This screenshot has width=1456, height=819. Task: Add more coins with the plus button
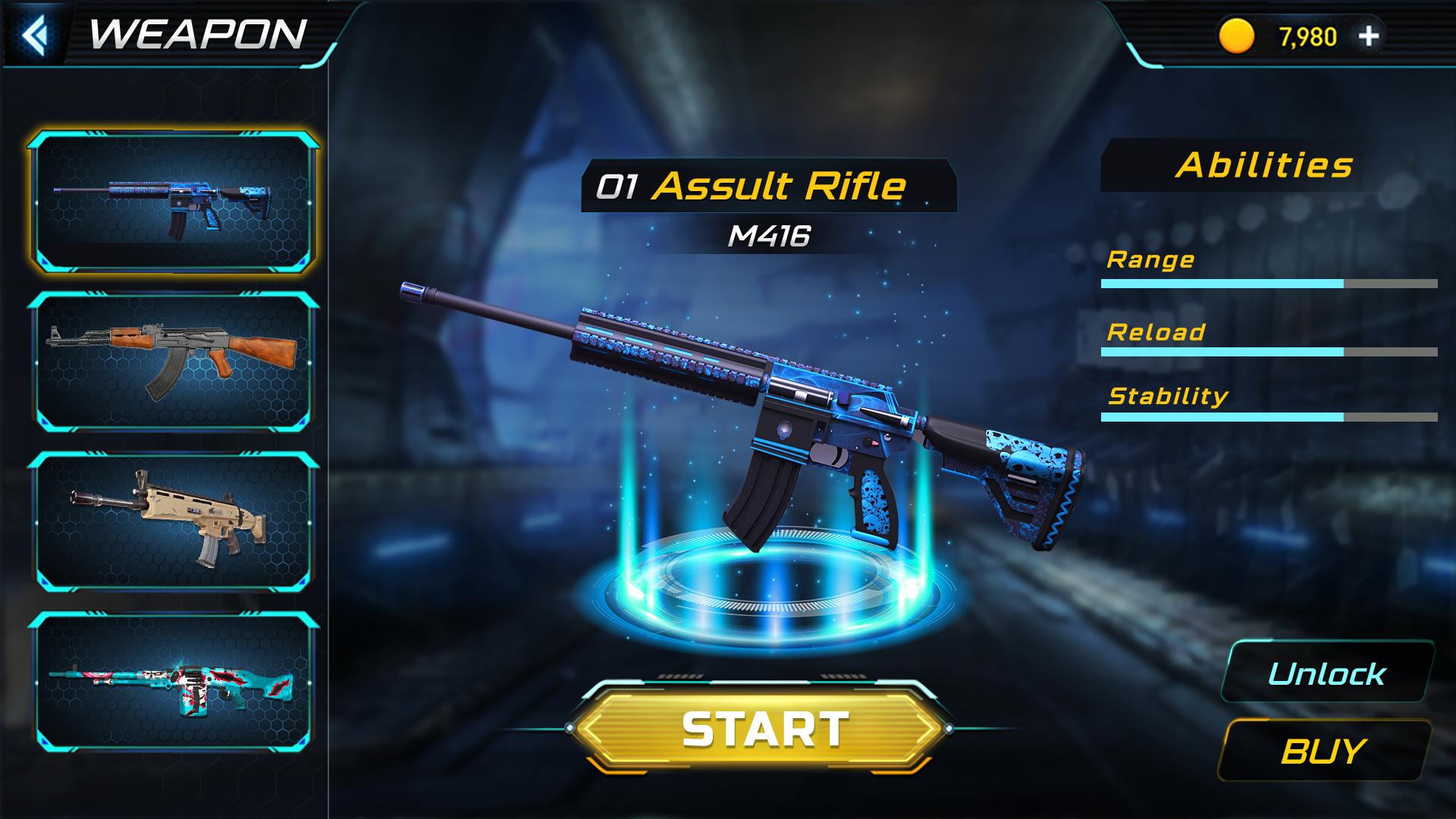click(1369, 36)
